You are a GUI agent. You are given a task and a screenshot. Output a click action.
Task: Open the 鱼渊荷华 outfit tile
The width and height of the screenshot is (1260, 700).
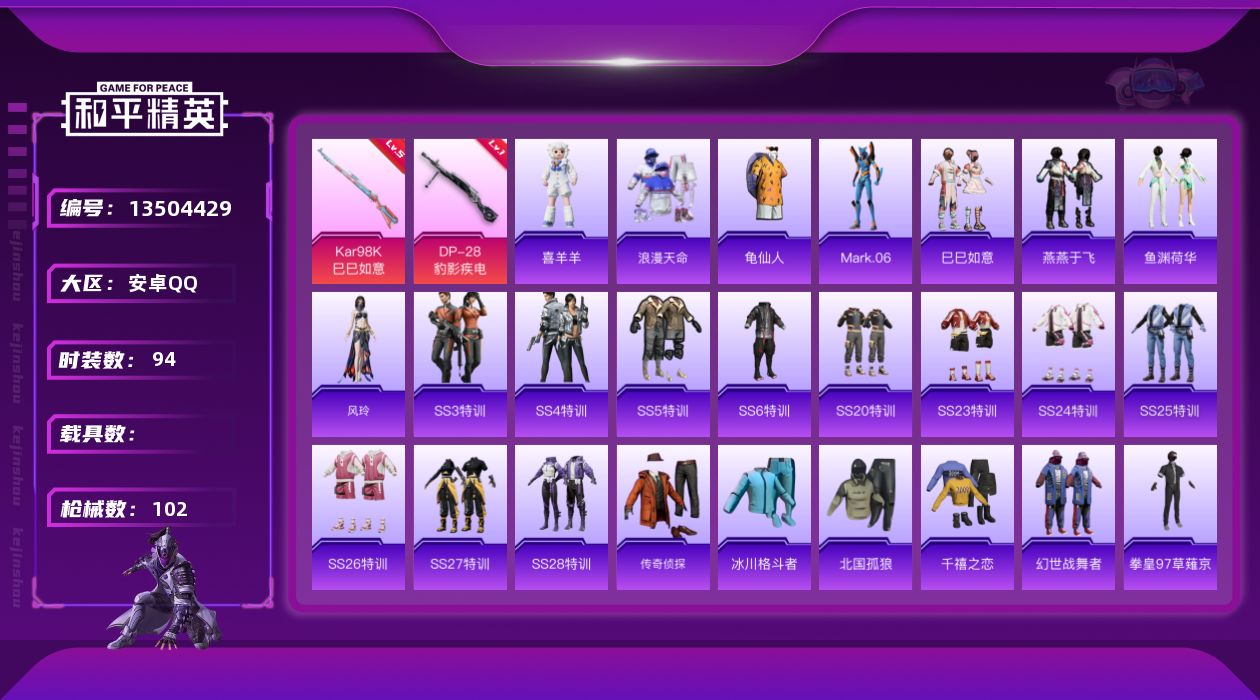click(x=1170, y=211)
